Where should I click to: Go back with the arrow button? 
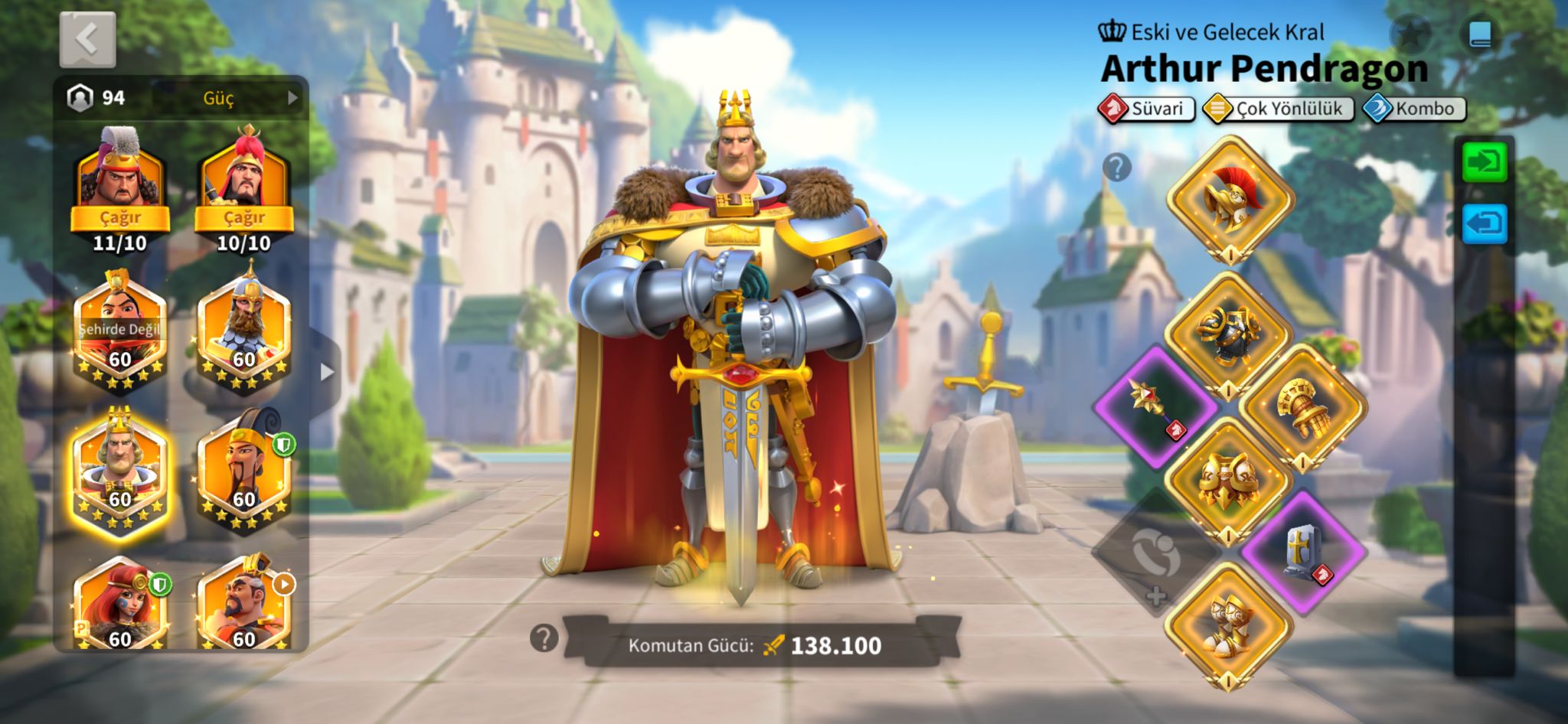coord(87,39)
